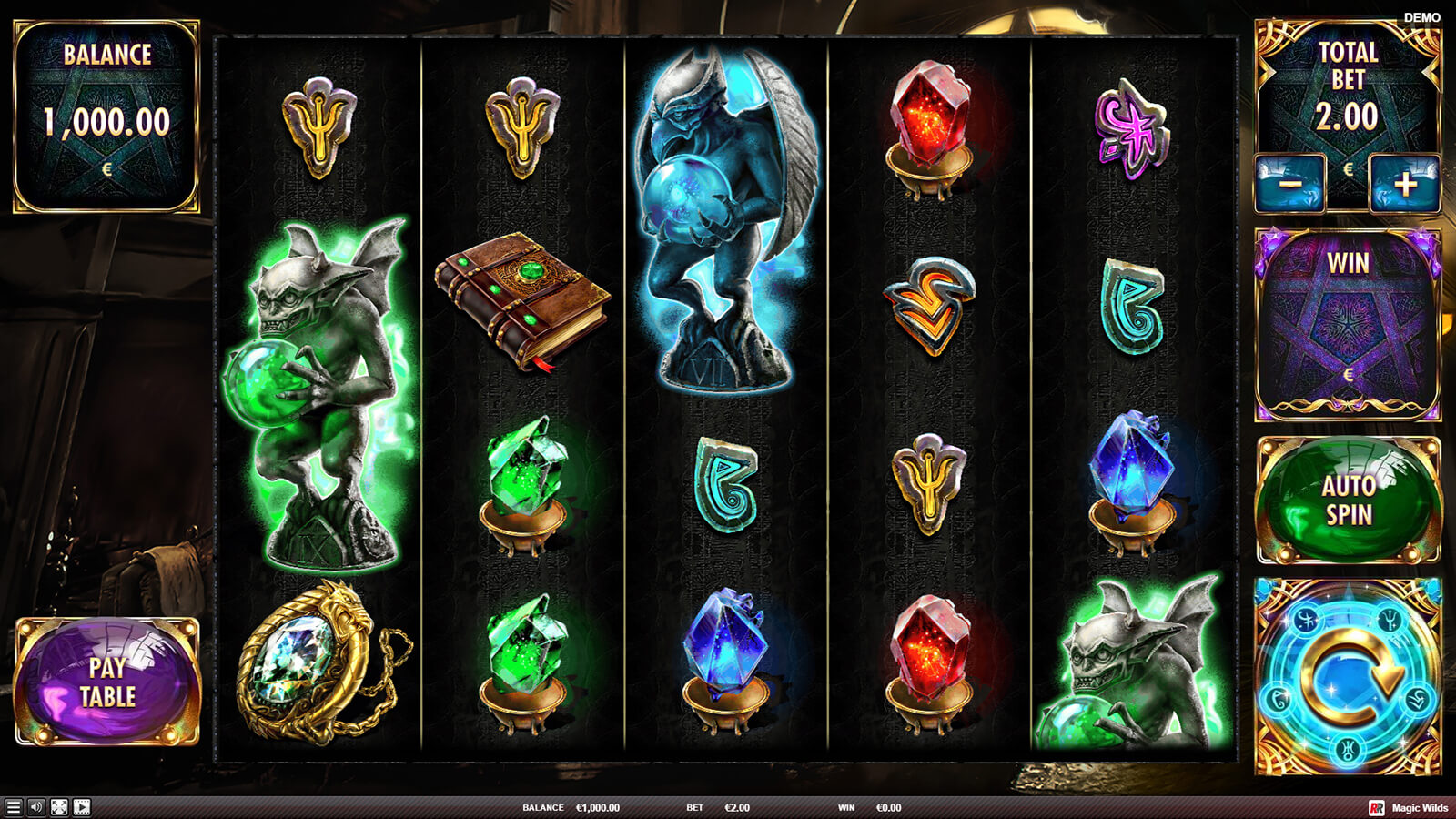
Task: Open the hamburger menu in bottom bar
Action: click(x=14, y=807)
